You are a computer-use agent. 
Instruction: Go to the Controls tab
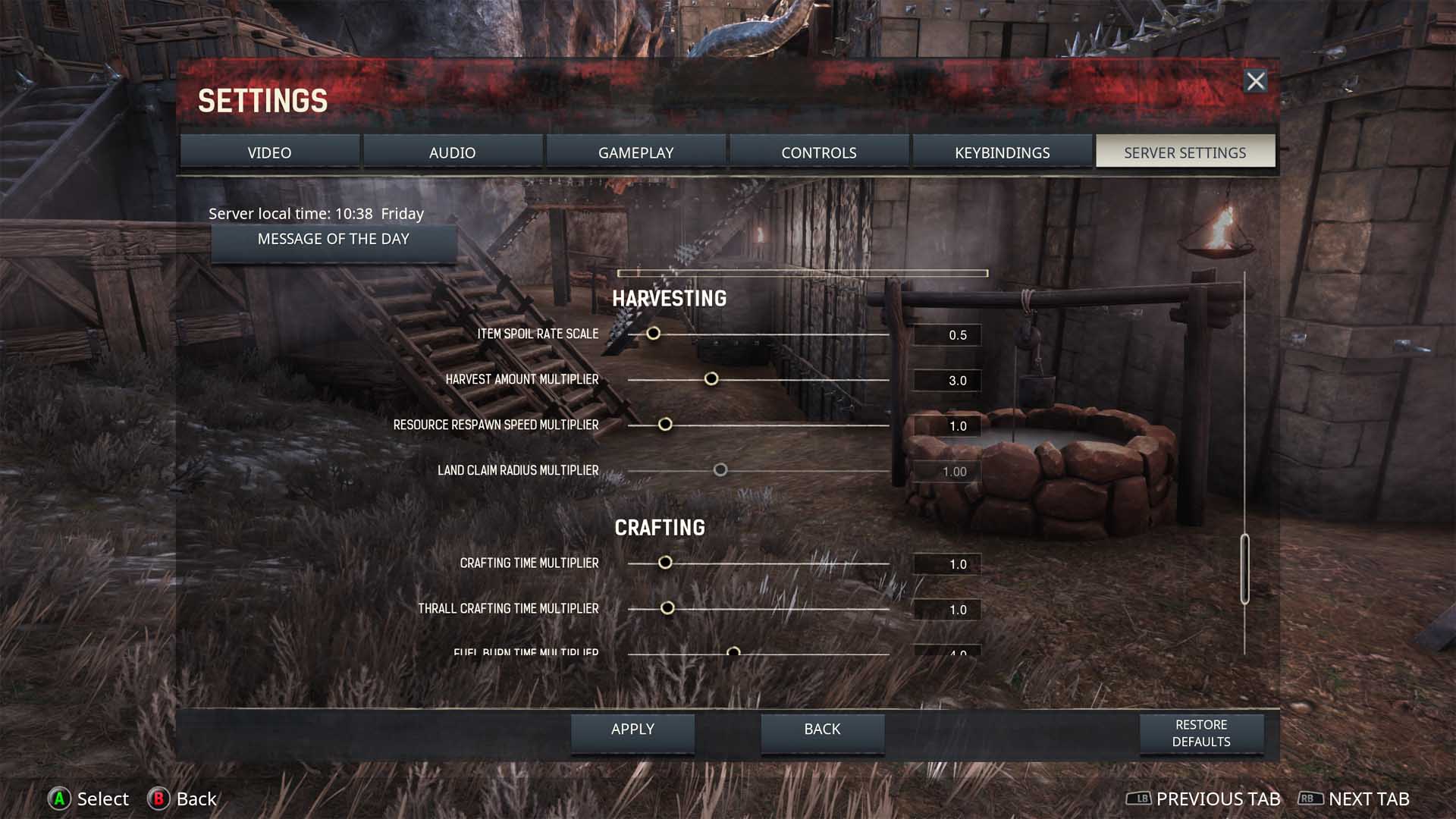tap(818, 152)
